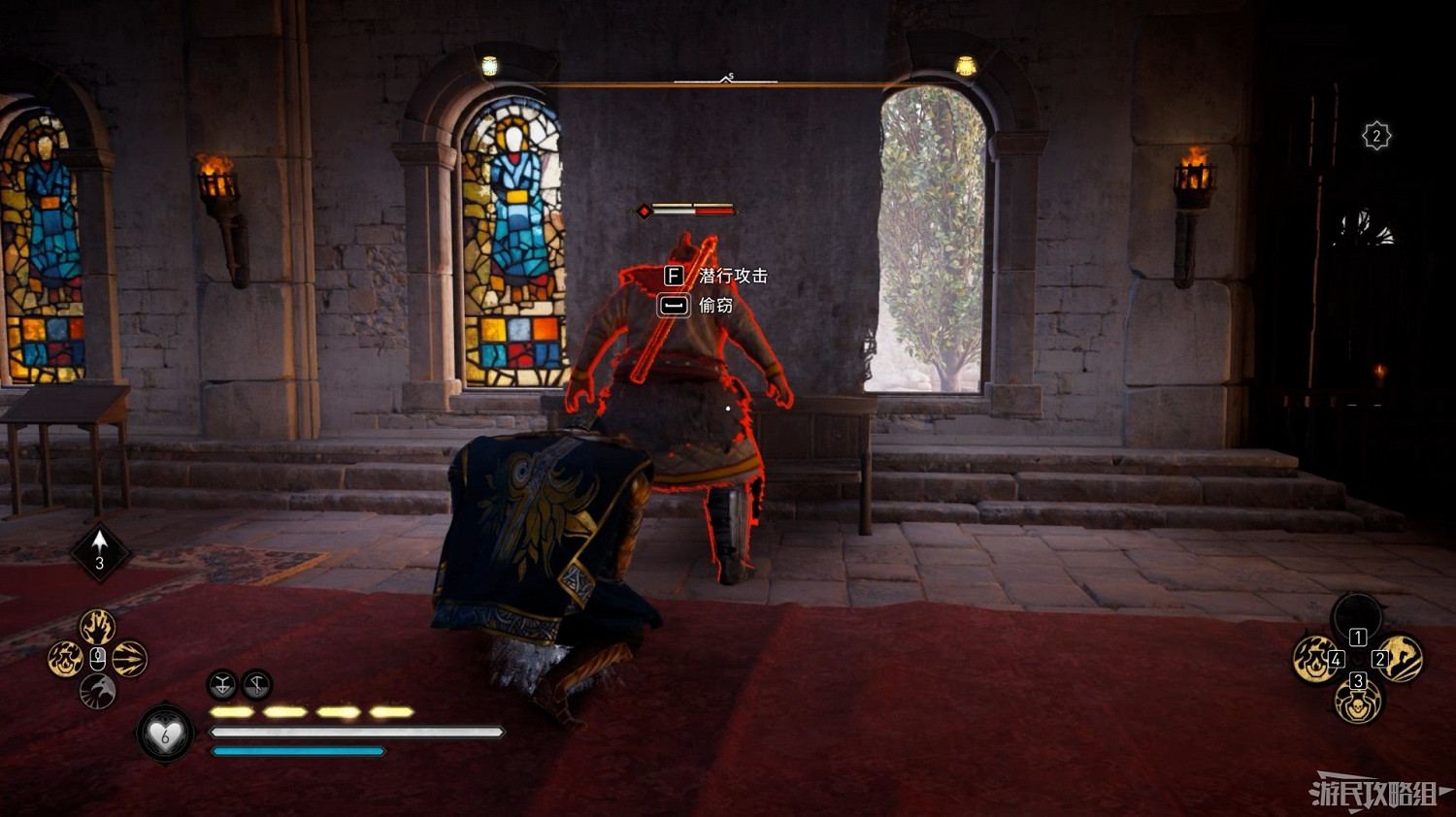The height and width of the screenshot is (817, 1456).
Task: Select the fire pot consumable numbered 4
Action: pyautogui.click(x=1315, y=660)
